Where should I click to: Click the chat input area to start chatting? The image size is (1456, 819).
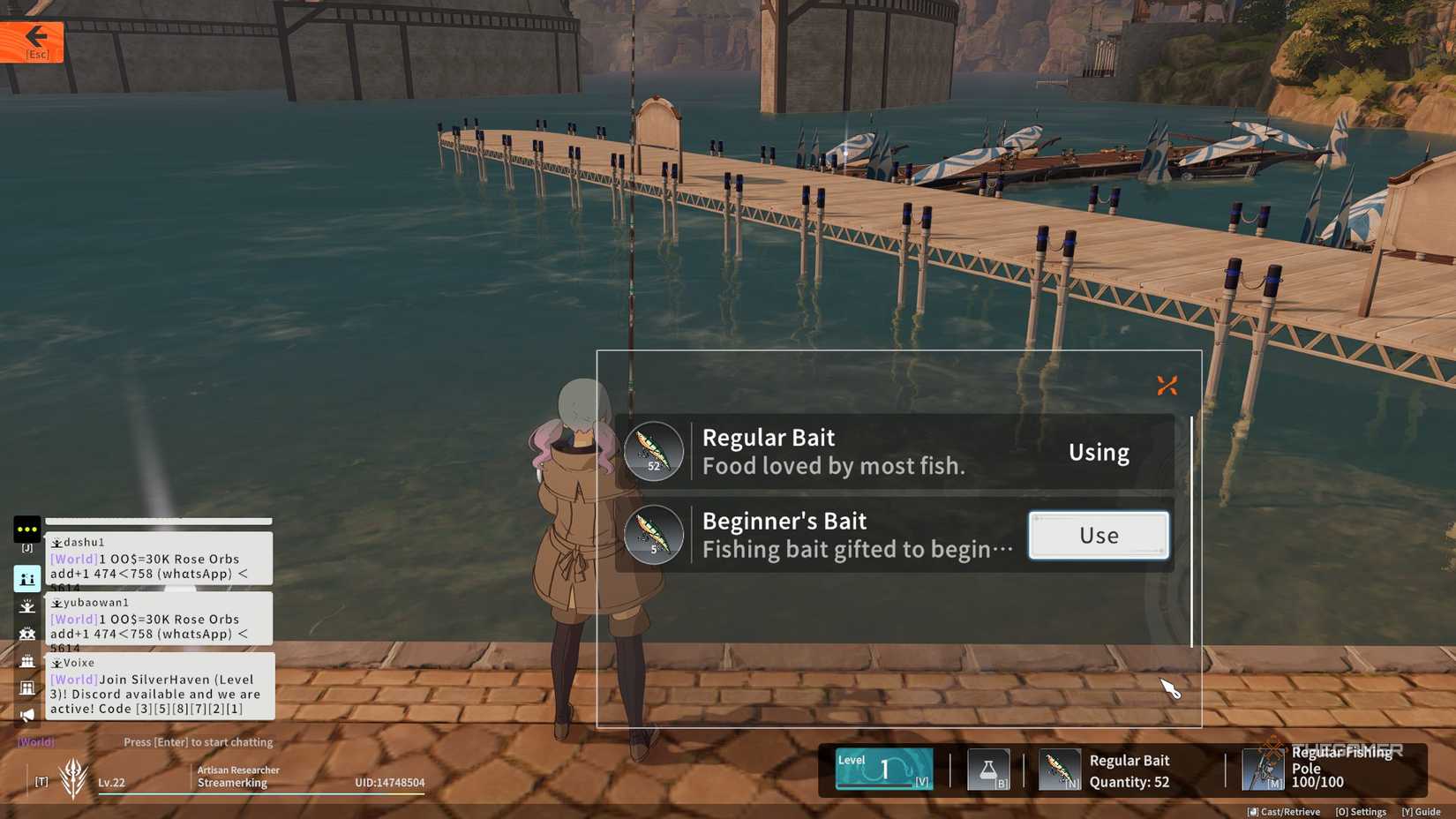point(199,741)
